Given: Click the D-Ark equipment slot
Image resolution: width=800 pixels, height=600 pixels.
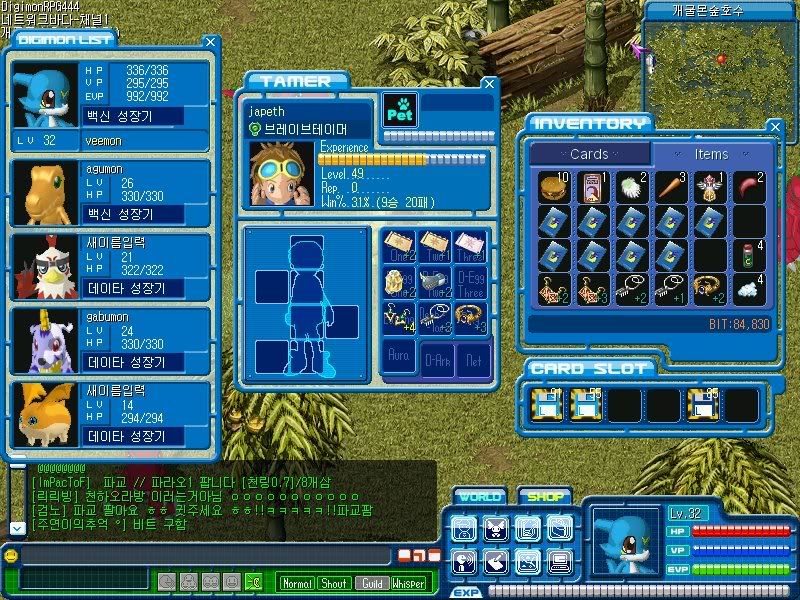Looking at the screenshot, I should click(x=436, y=359).
